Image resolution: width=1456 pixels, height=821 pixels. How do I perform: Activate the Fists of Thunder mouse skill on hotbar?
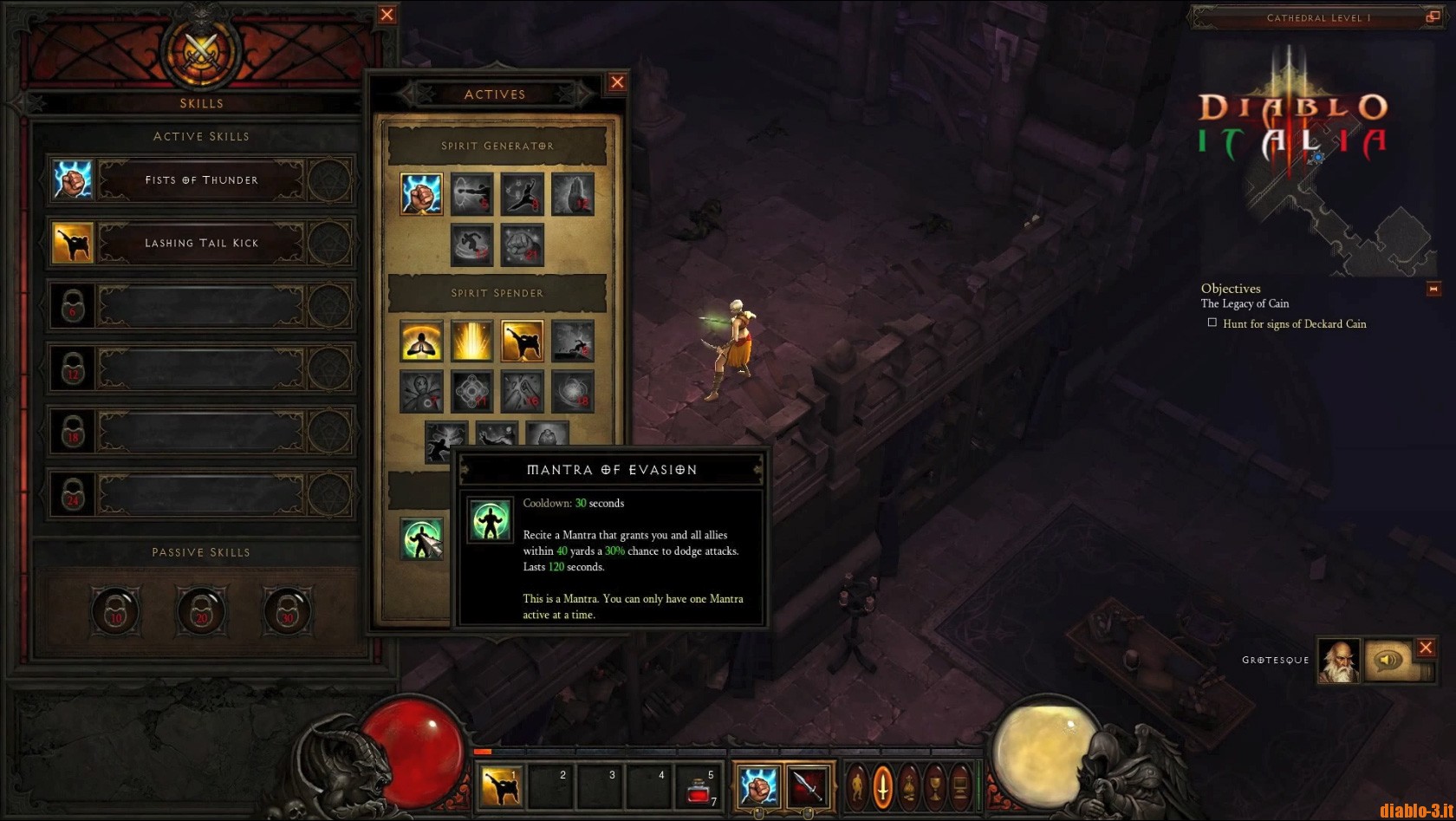(757, 786)
